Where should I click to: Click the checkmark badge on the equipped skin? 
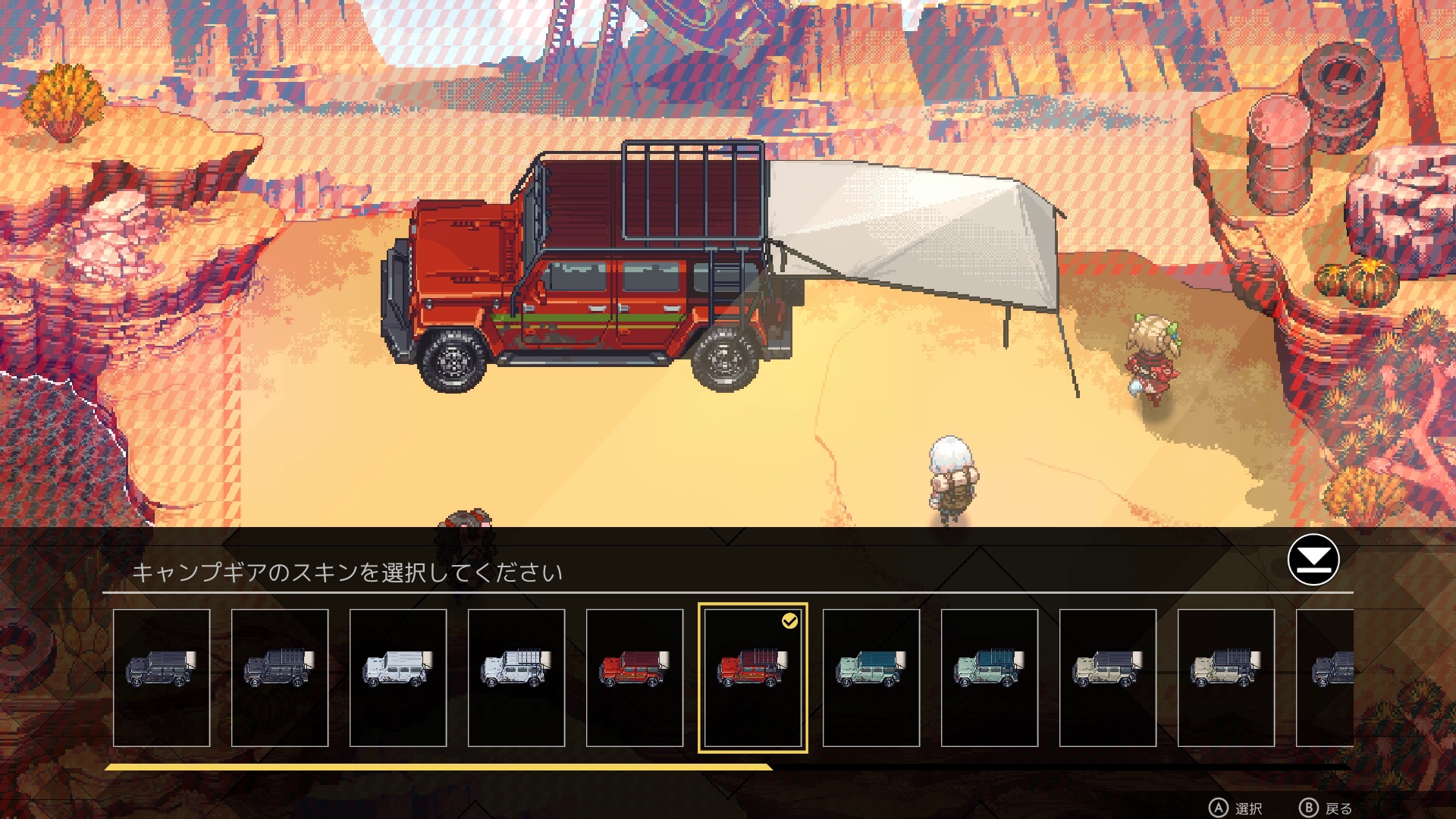(x=791, y=621)
